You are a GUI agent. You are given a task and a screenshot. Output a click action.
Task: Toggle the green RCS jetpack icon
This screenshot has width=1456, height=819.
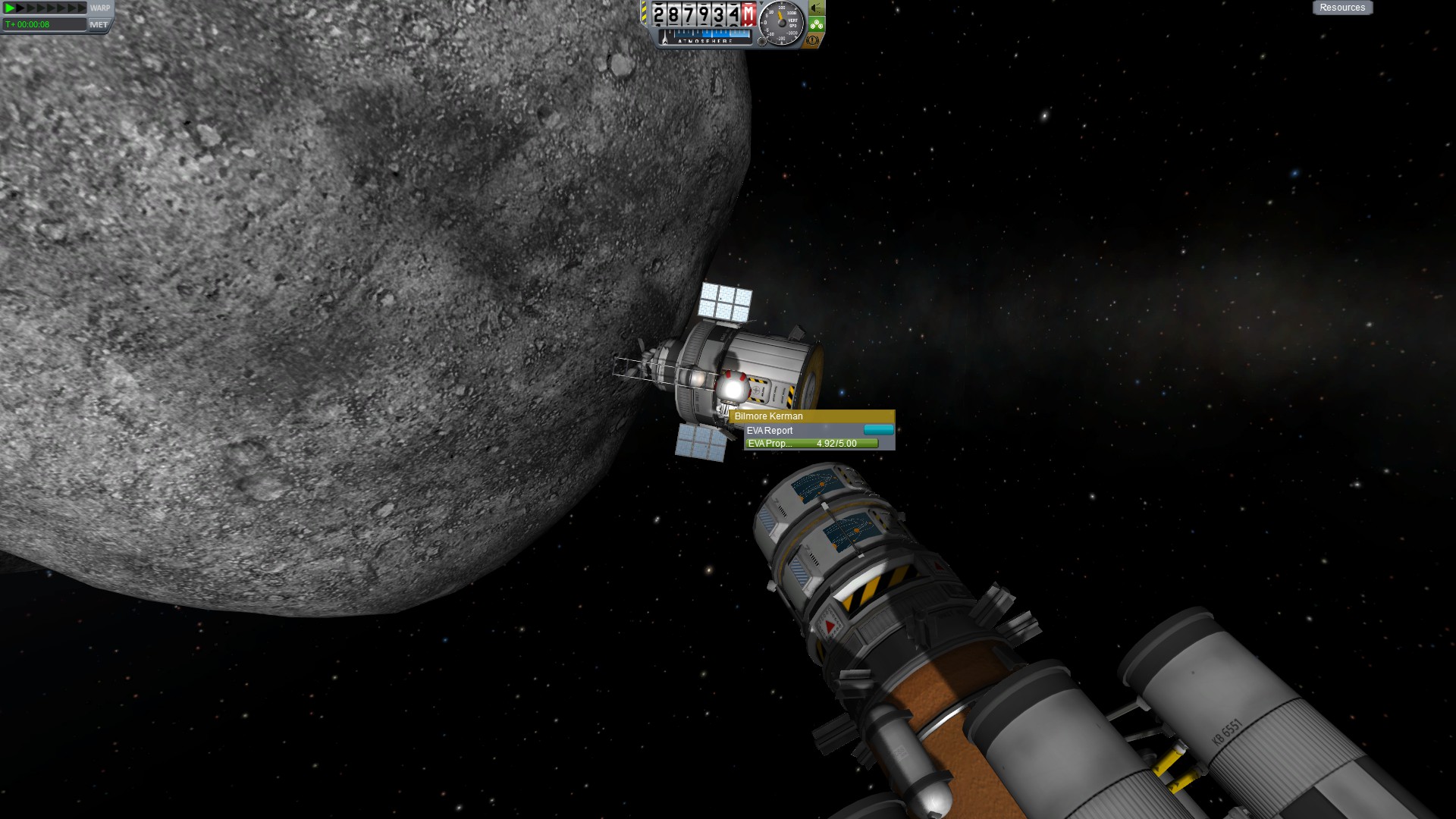[x=816, y=24]
